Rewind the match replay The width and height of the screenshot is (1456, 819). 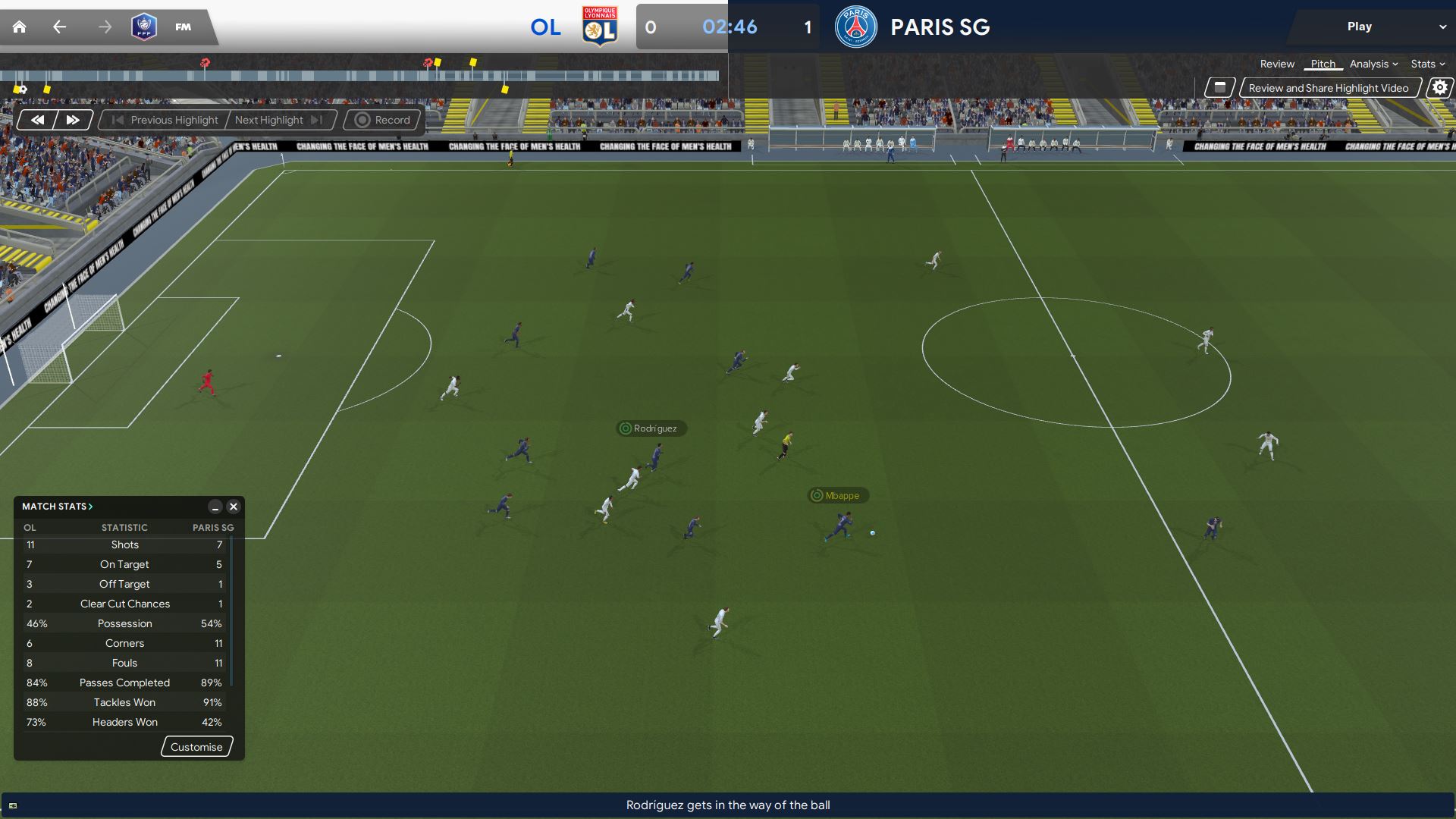37,120
